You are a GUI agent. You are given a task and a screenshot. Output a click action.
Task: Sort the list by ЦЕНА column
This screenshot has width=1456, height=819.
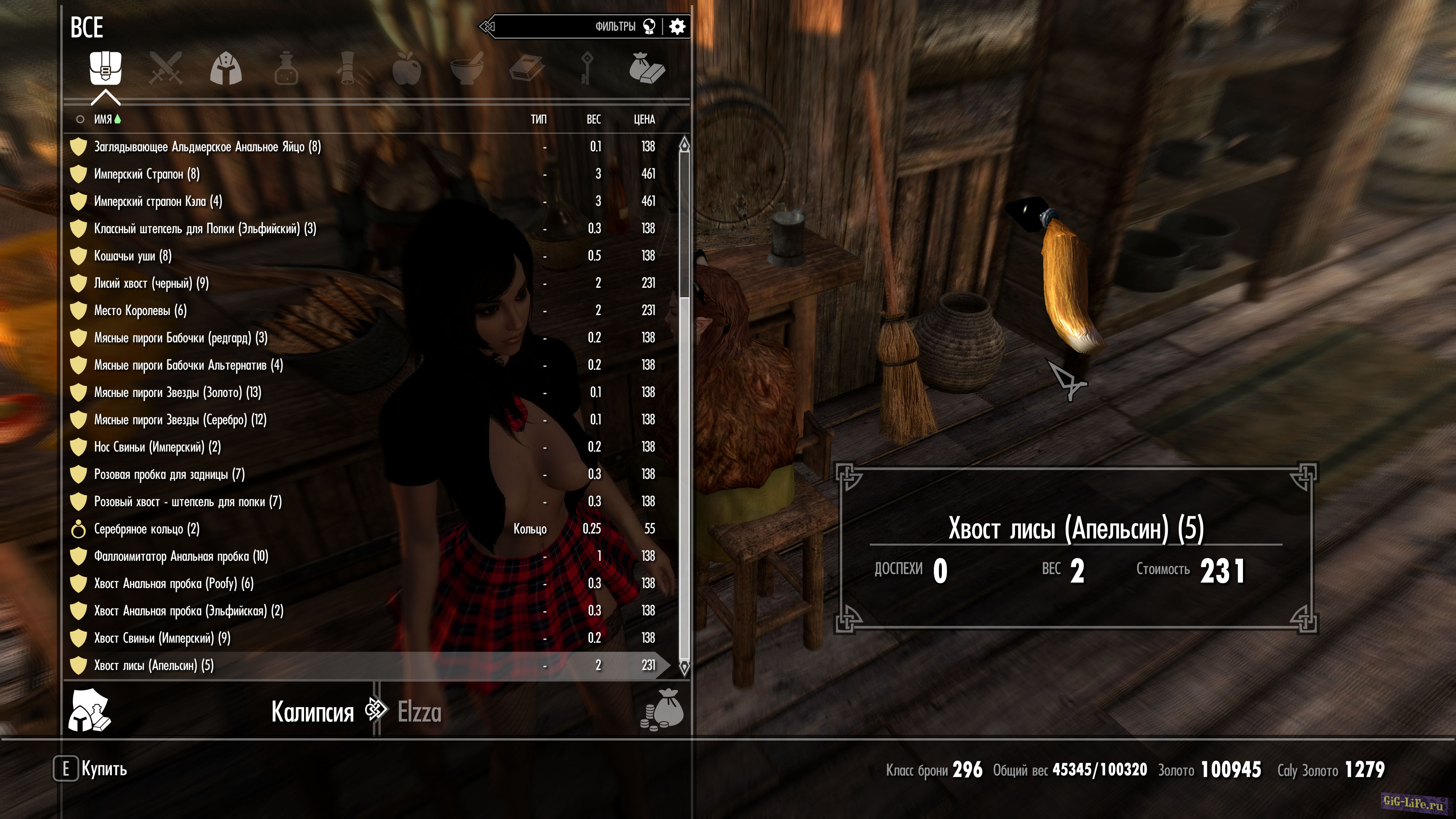click(644, 119)
